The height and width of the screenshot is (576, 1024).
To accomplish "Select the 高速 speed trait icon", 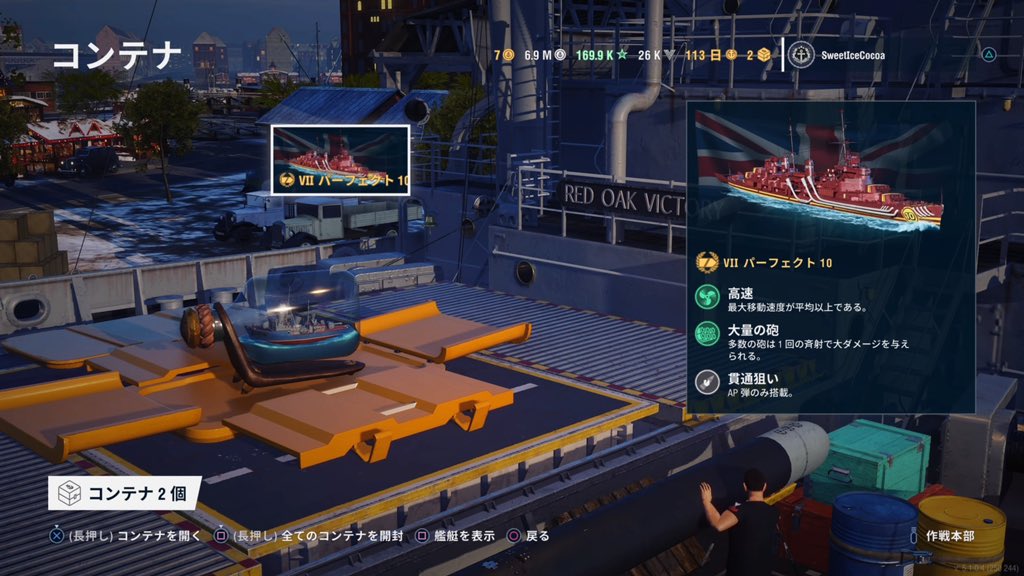I will coord(709,299).
